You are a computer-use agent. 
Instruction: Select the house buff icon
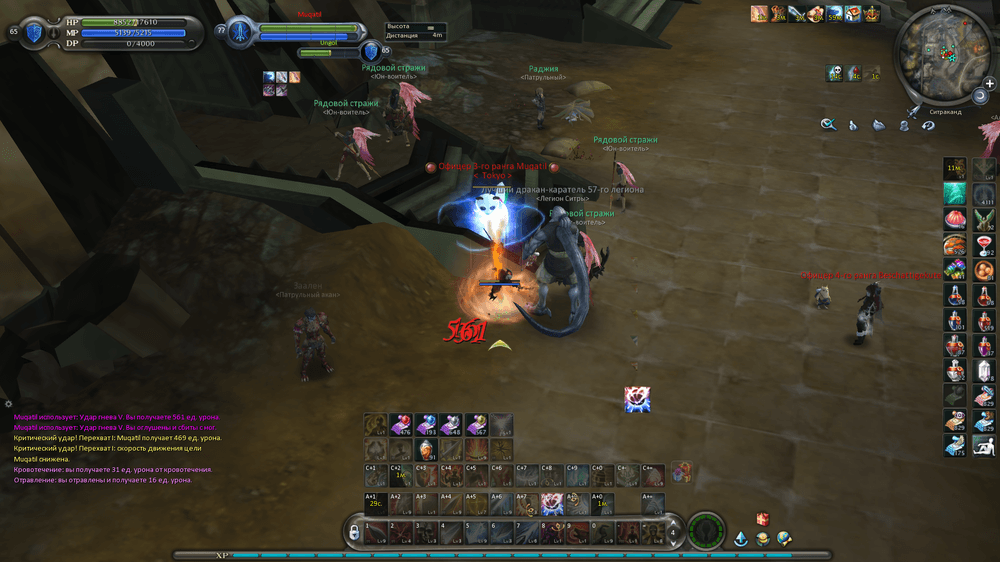pyautogui.click(x=854, y=14)
